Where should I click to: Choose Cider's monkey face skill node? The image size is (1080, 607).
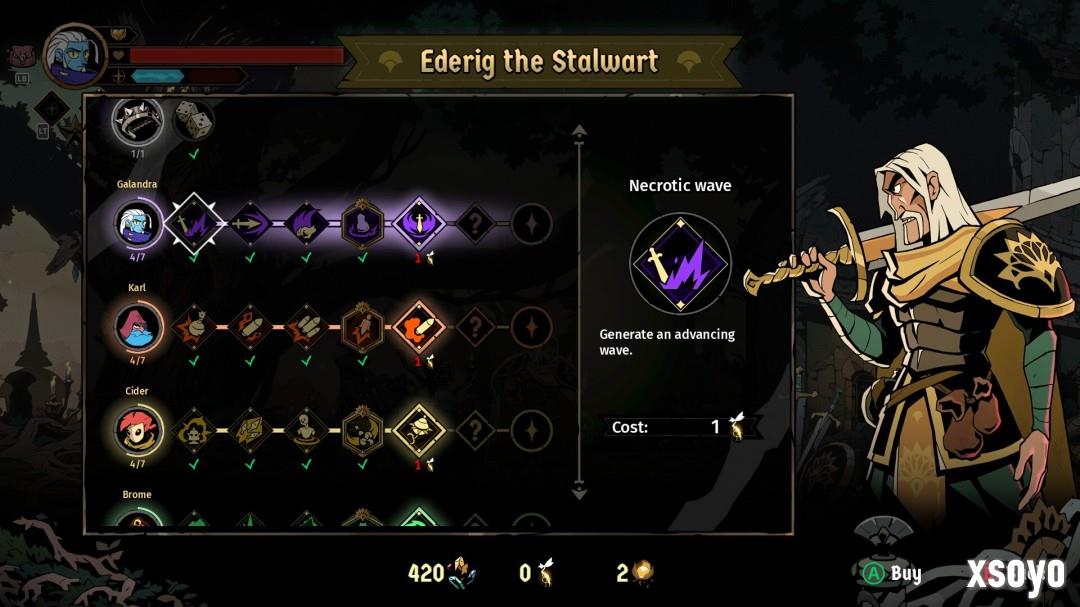tap(192, 431)
